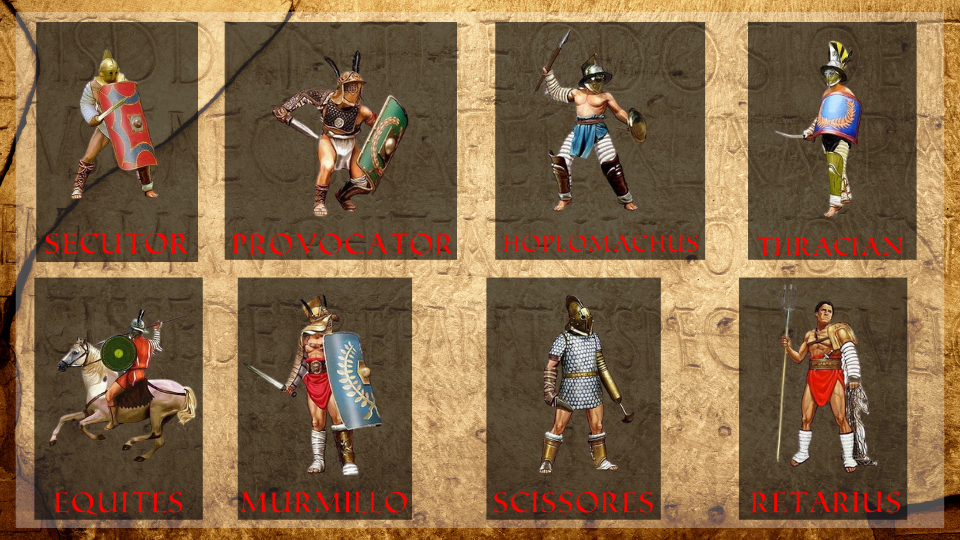Pick the Scissores gladiator class
This screenshot has width=960, height=540.
(x=573, y=398)
